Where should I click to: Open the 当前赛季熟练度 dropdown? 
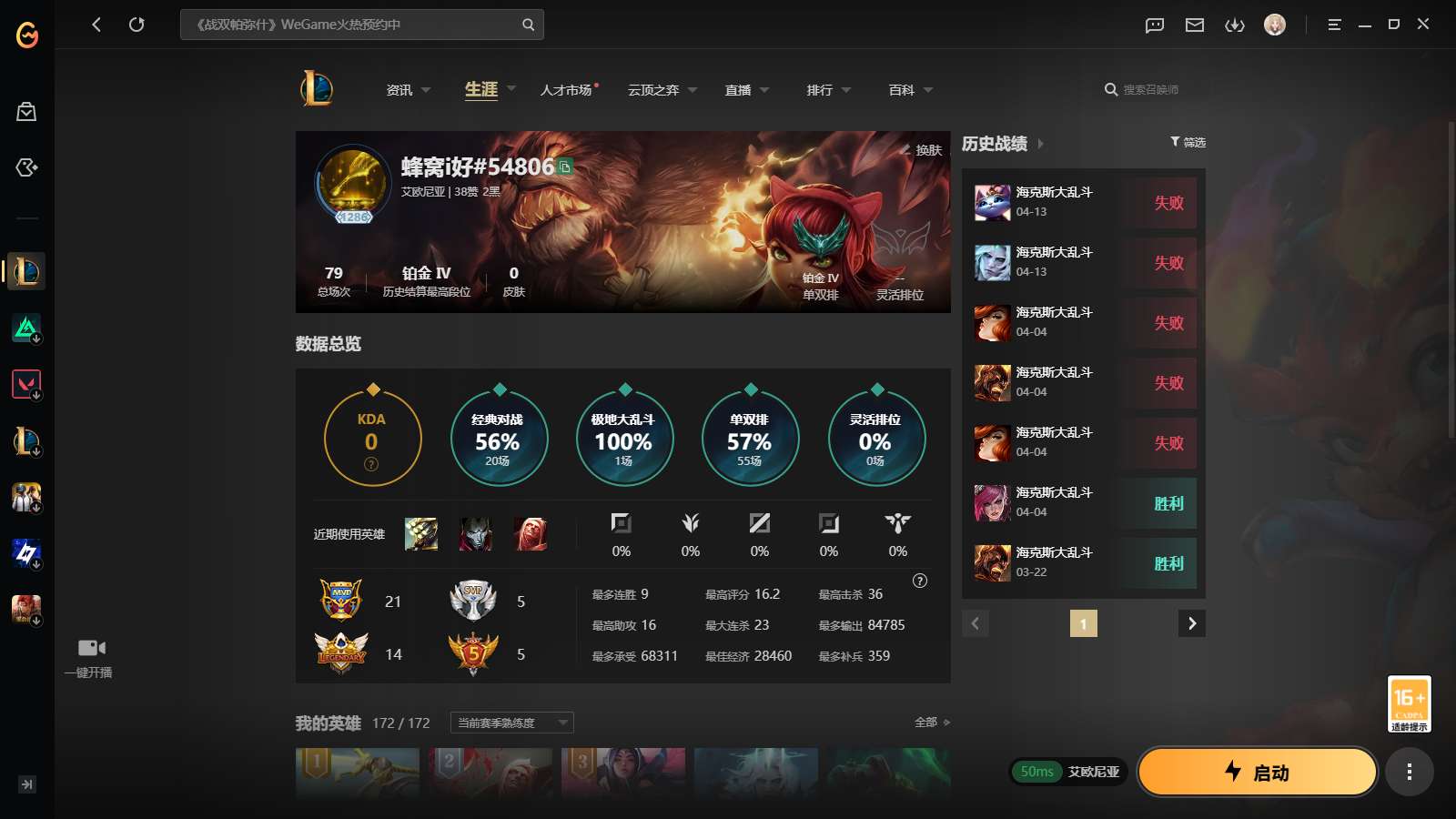511,722
